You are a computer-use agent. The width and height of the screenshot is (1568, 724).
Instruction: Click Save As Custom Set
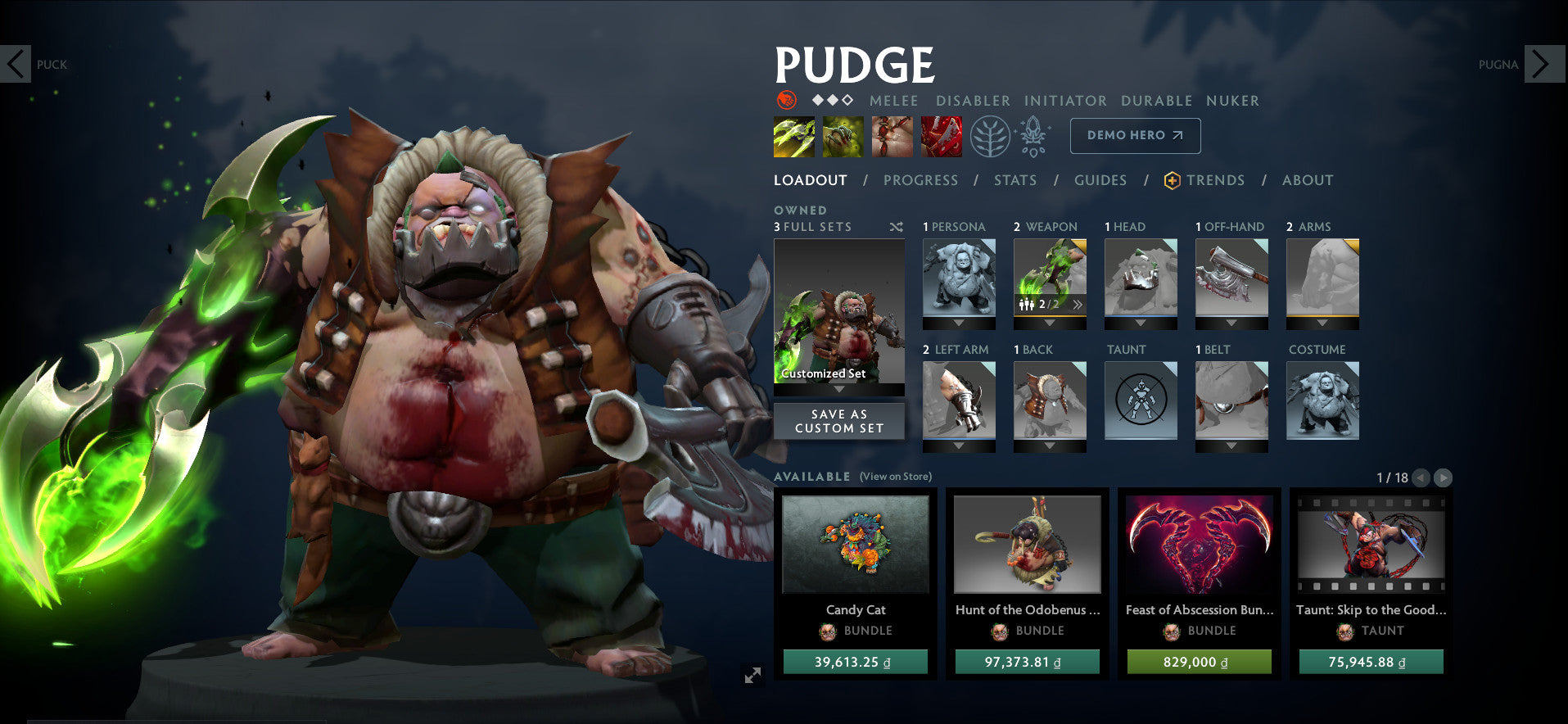point(838,421)
